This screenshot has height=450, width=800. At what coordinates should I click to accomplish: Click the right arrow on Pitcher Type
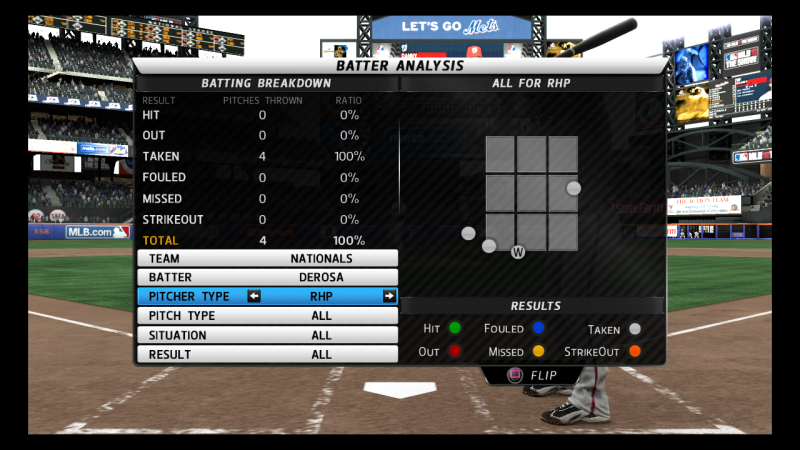tap(388, 296)
